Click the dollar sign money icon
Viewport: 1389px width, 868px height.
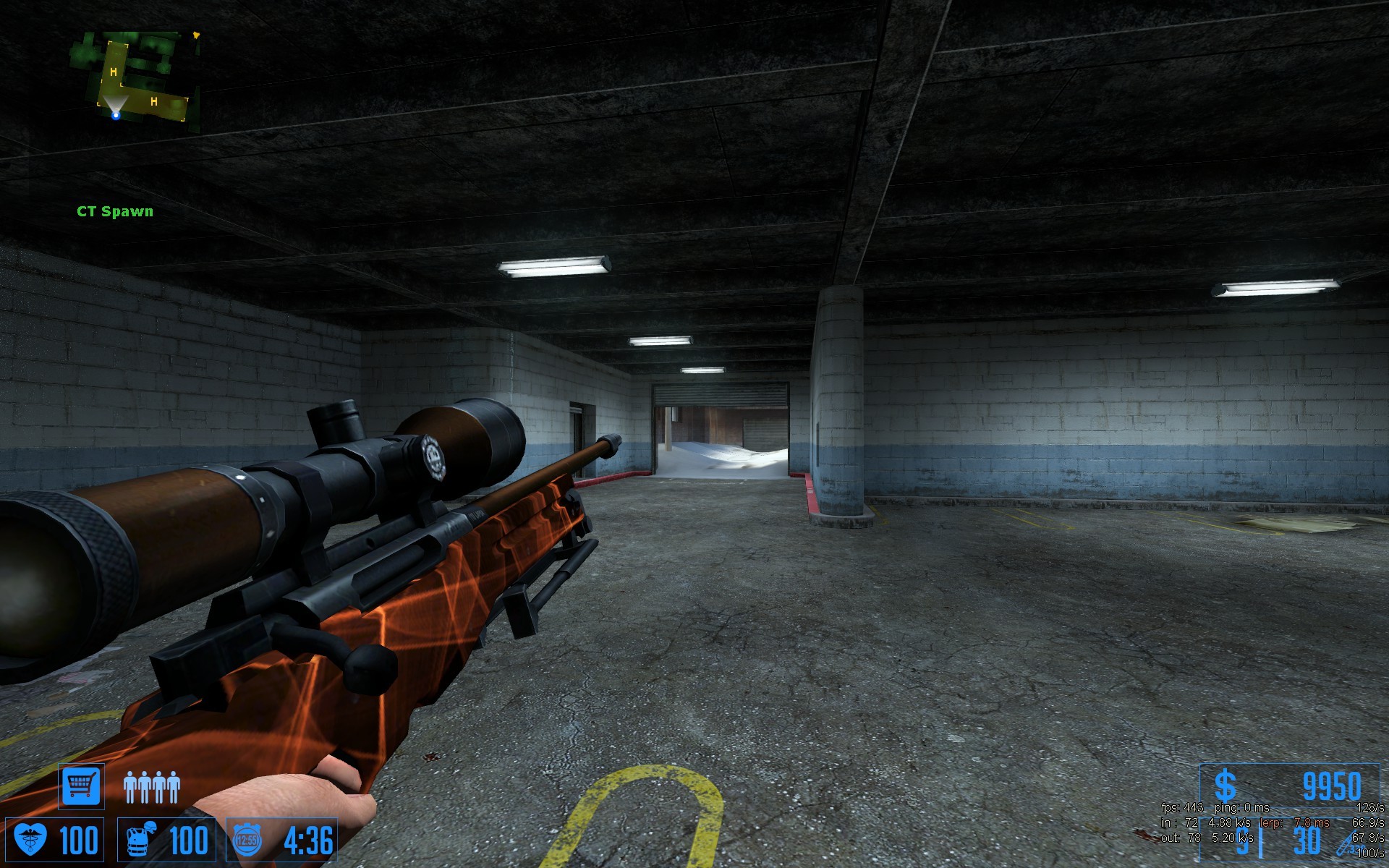pos(1226,783)
